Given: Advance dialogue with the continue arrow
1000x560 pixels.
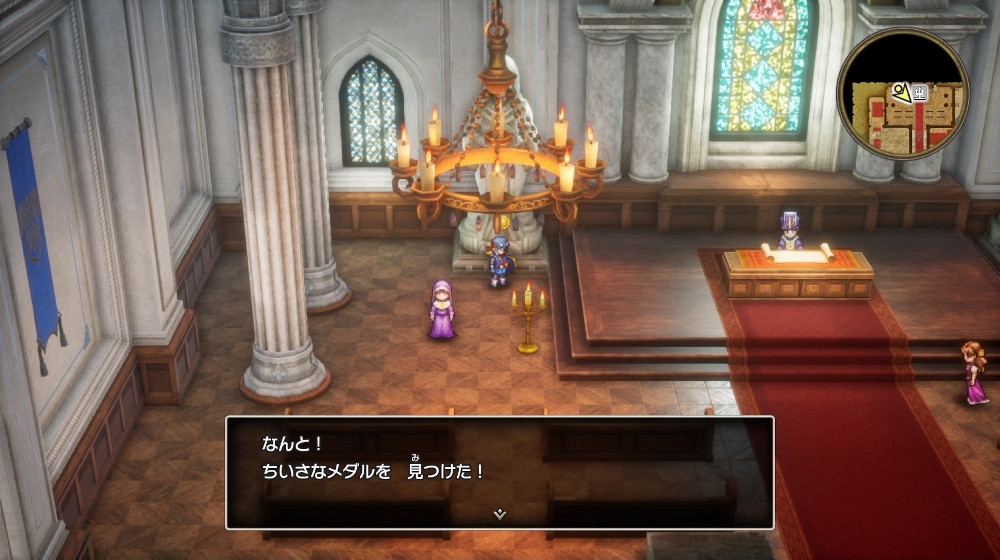Looking at the screenshot, I should click(x=499, y=514).
